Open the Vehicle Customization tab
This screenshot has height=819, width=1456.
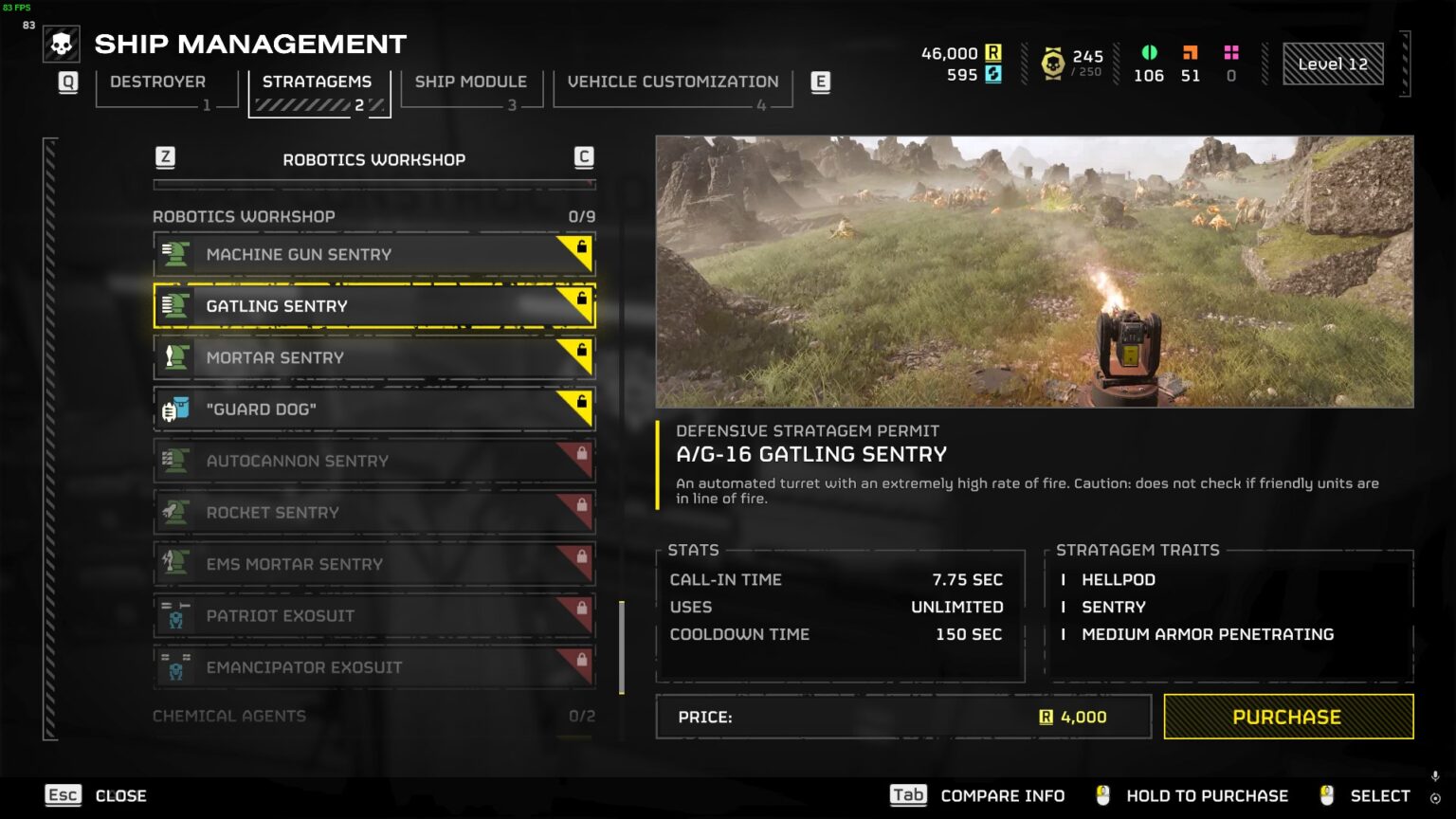(x=672, y=82)
